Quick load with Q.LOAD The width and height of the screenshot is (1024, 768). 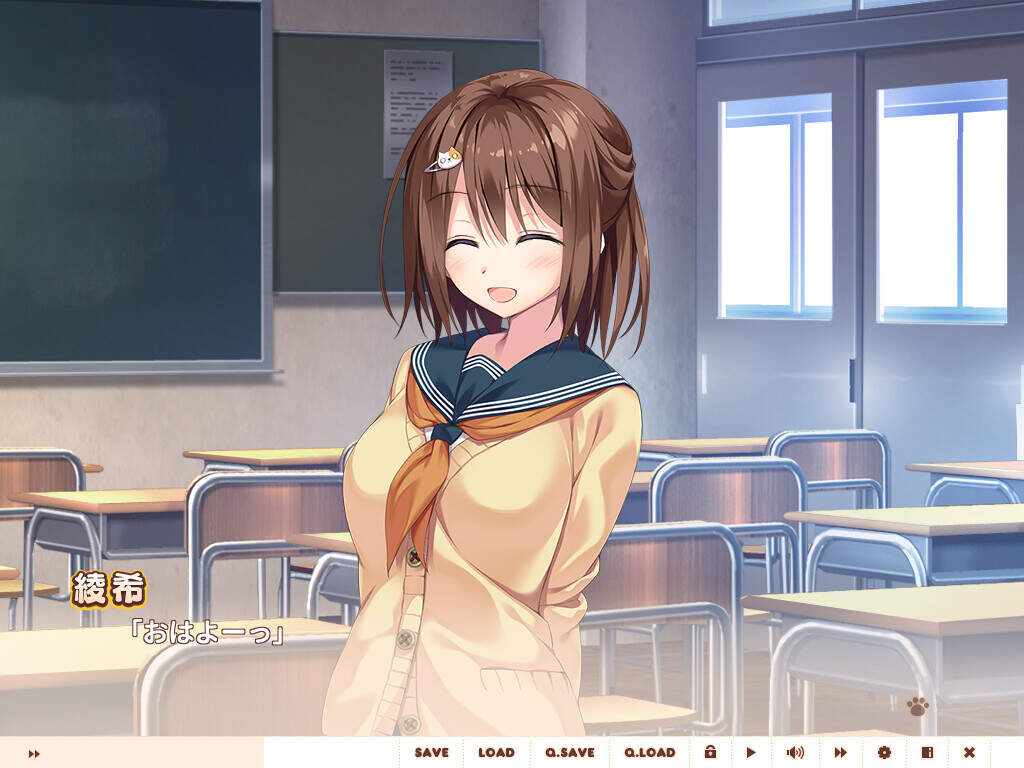(650, 753)
